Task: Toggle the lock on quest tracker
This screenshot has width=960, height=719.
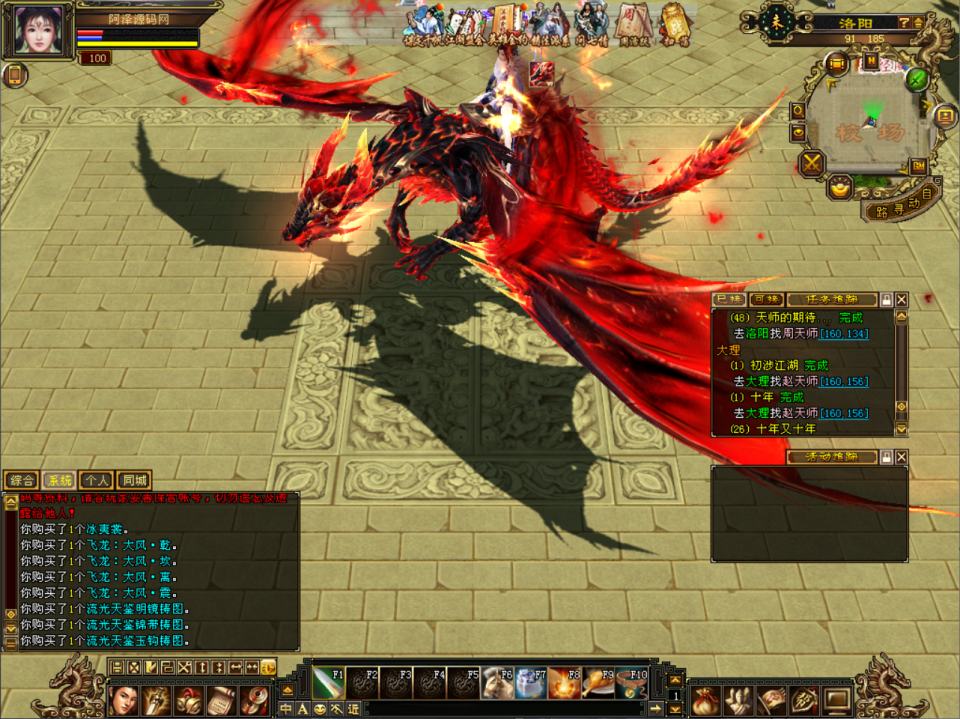Action: point(886,299)
